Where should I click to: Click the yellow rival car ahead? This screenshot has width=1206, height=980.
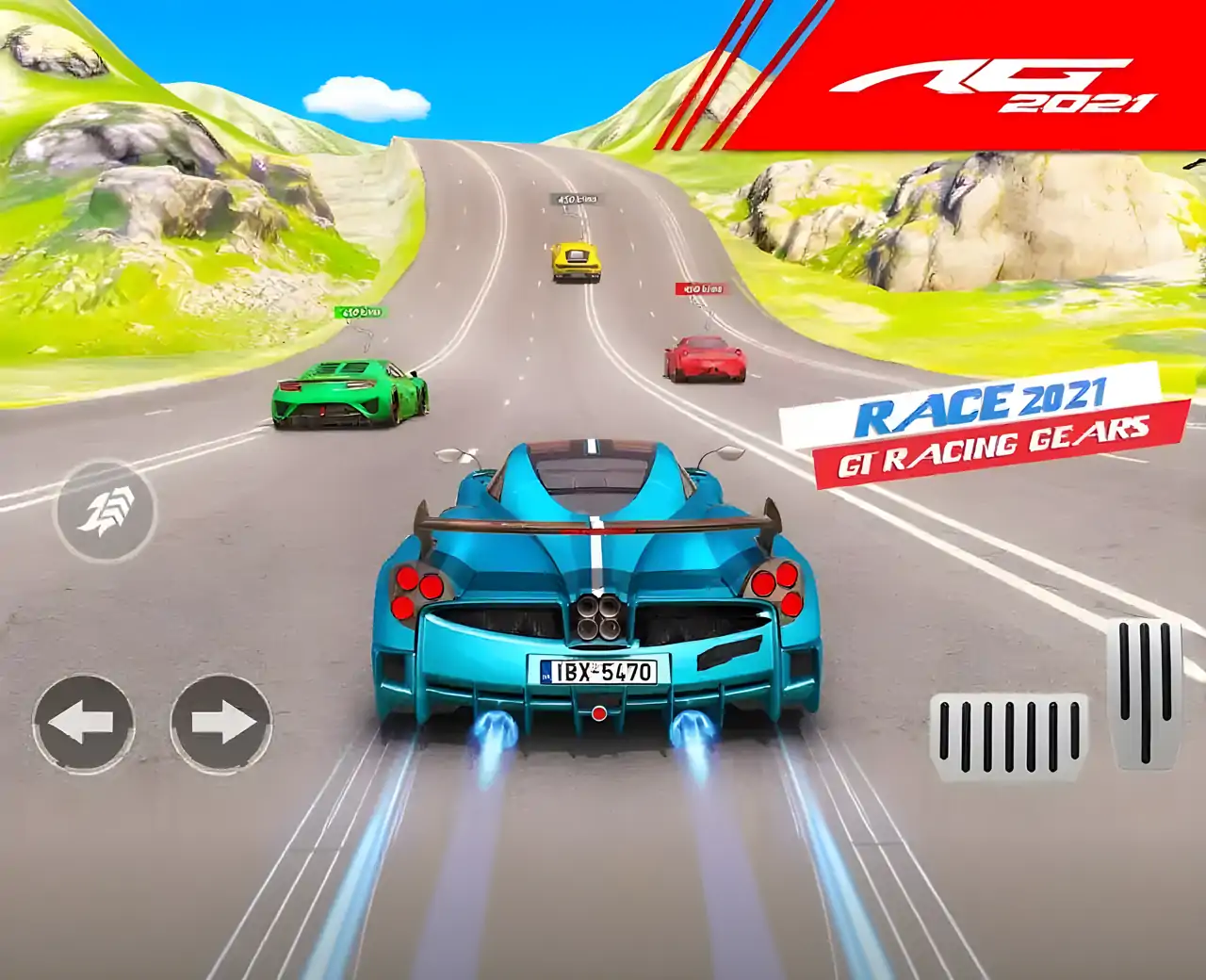(576, 259)
